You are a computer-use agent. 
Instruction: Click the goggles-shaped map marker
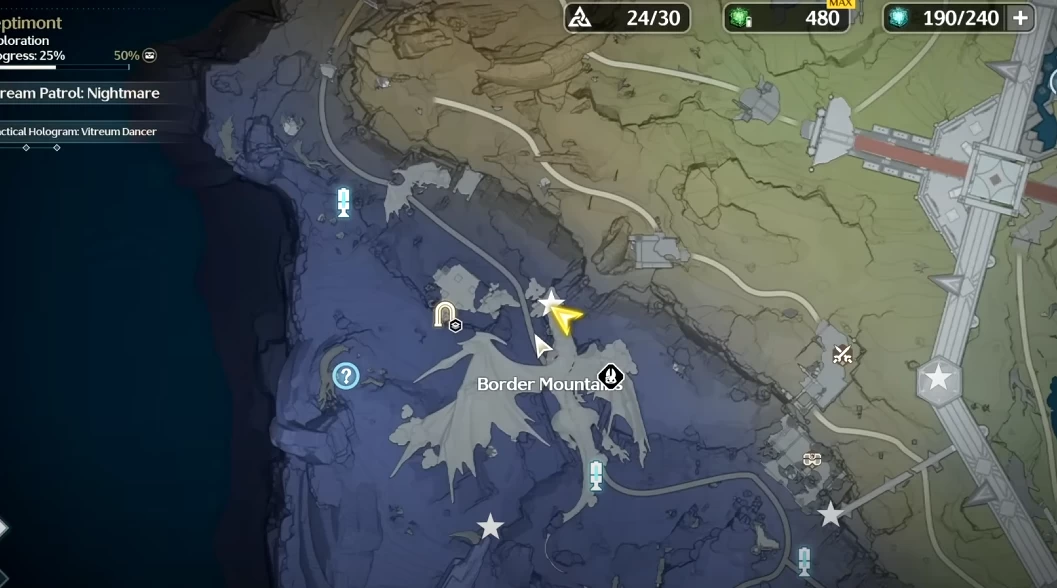point(812,460)
